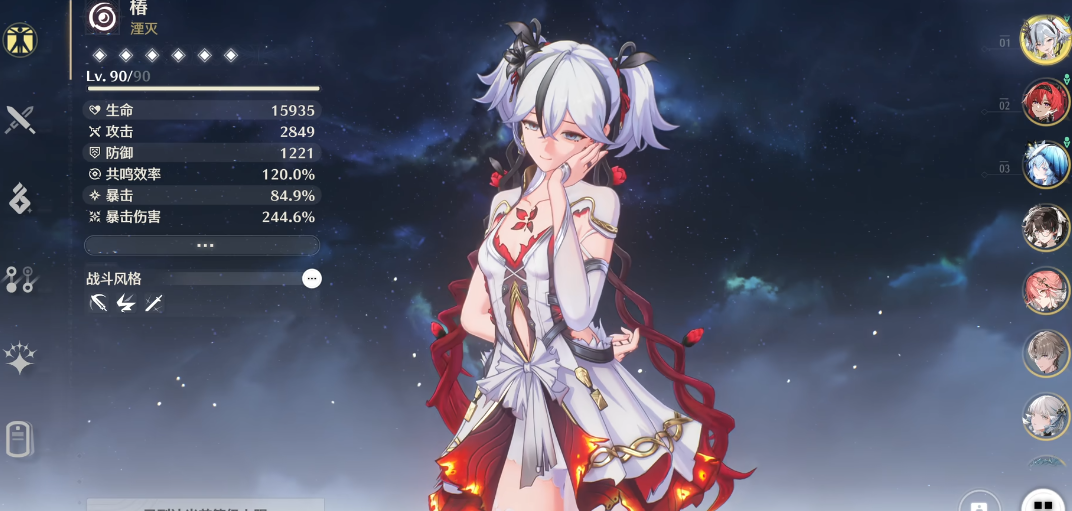Open the stacked diamonds echo tab
The height and width of the screenshot is (511, 1072).
coord(20,198)
